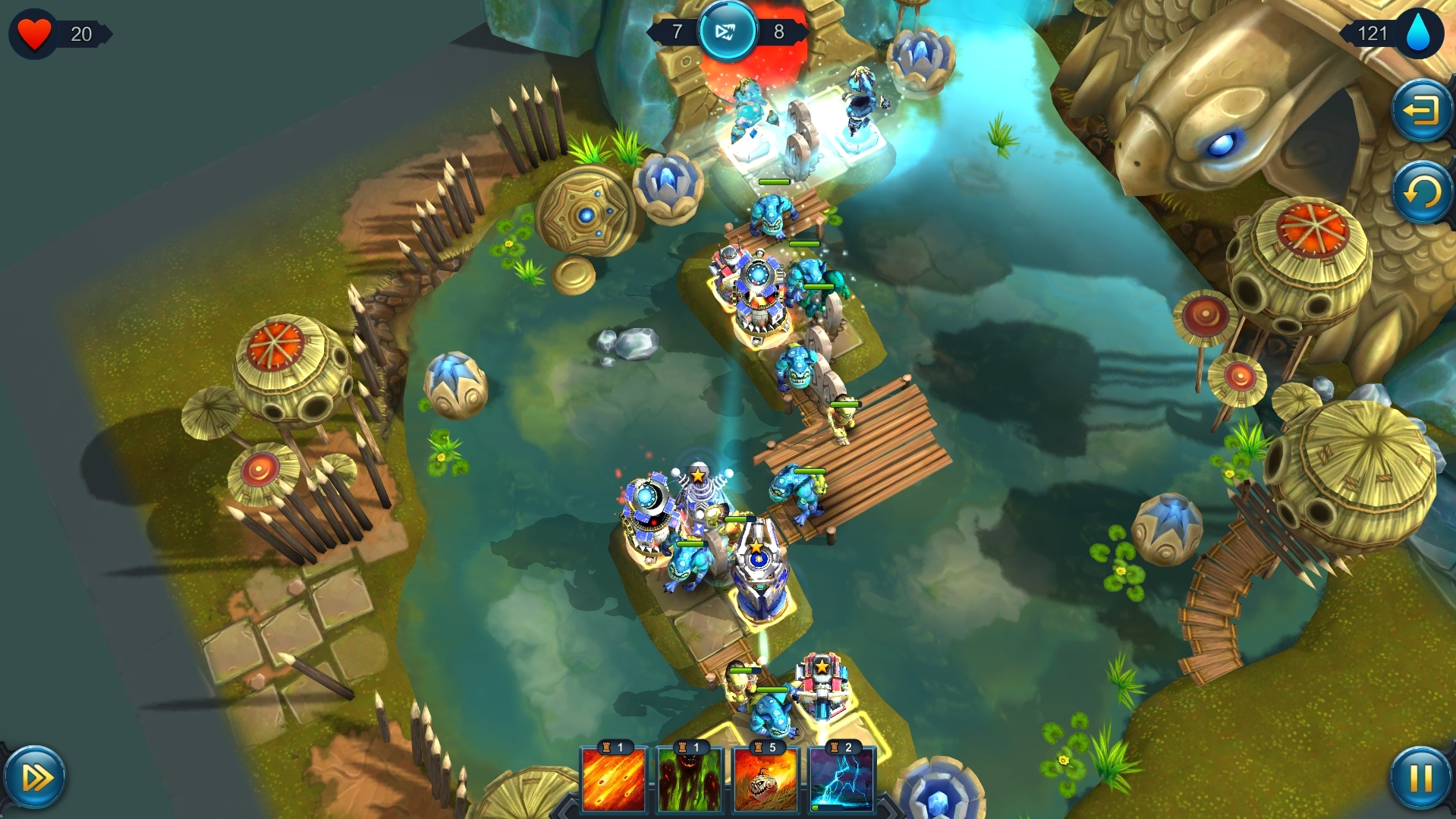Toggle pause with the bottom-right button

pyautogui.click(x=1419, y=779)
